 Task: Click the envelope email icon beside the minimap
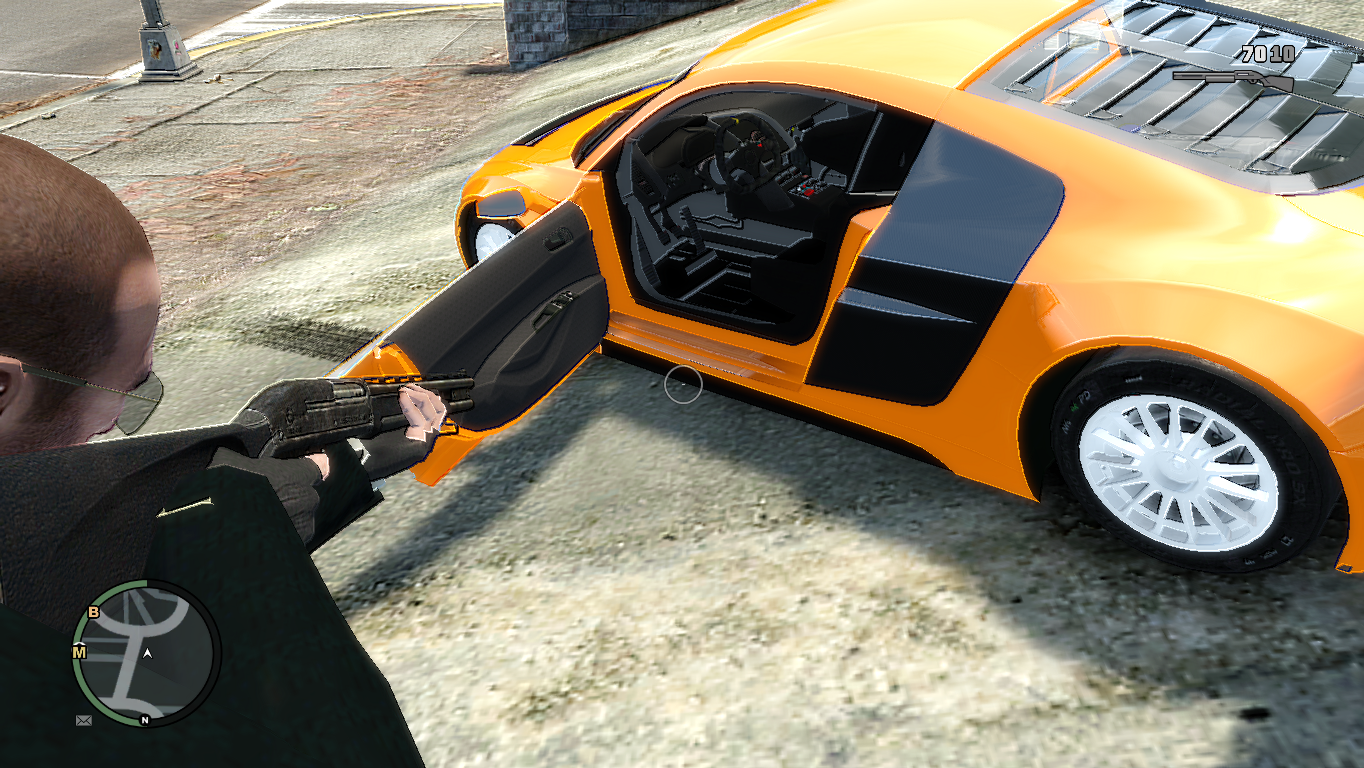coord(83,720)
